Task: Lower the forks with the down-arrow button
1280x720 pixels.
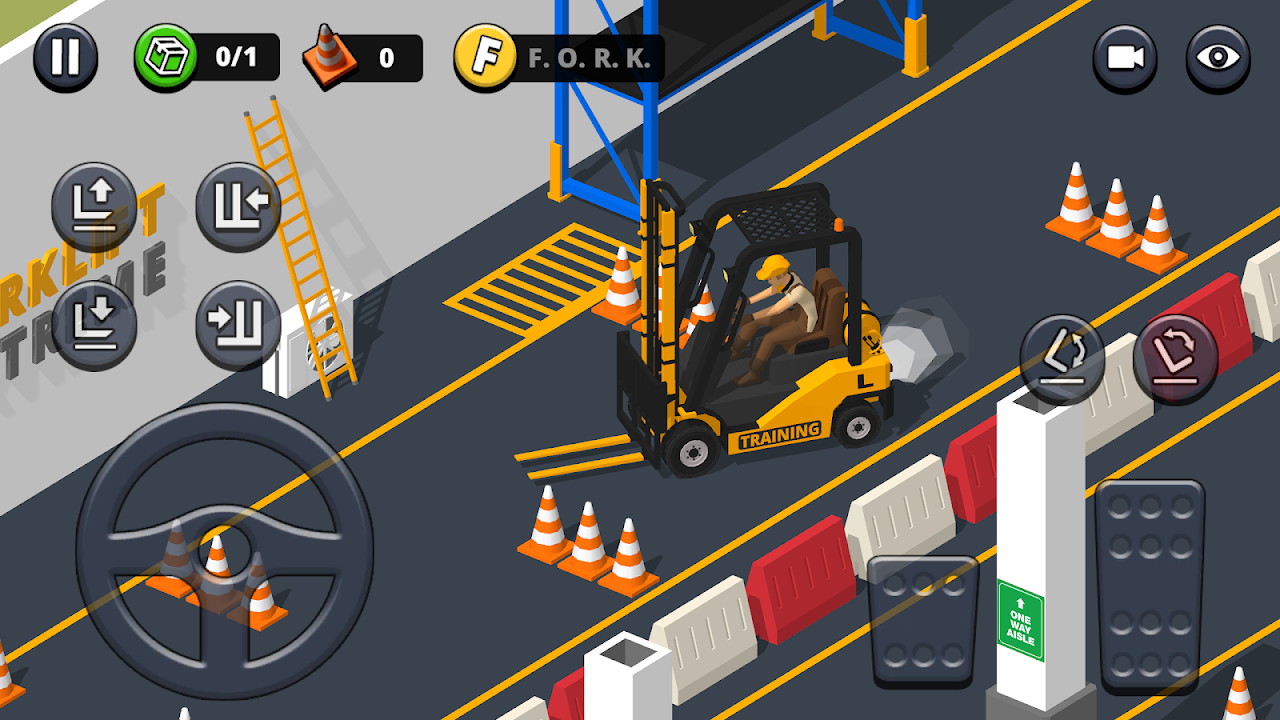Action: click(x=95, y=324)
